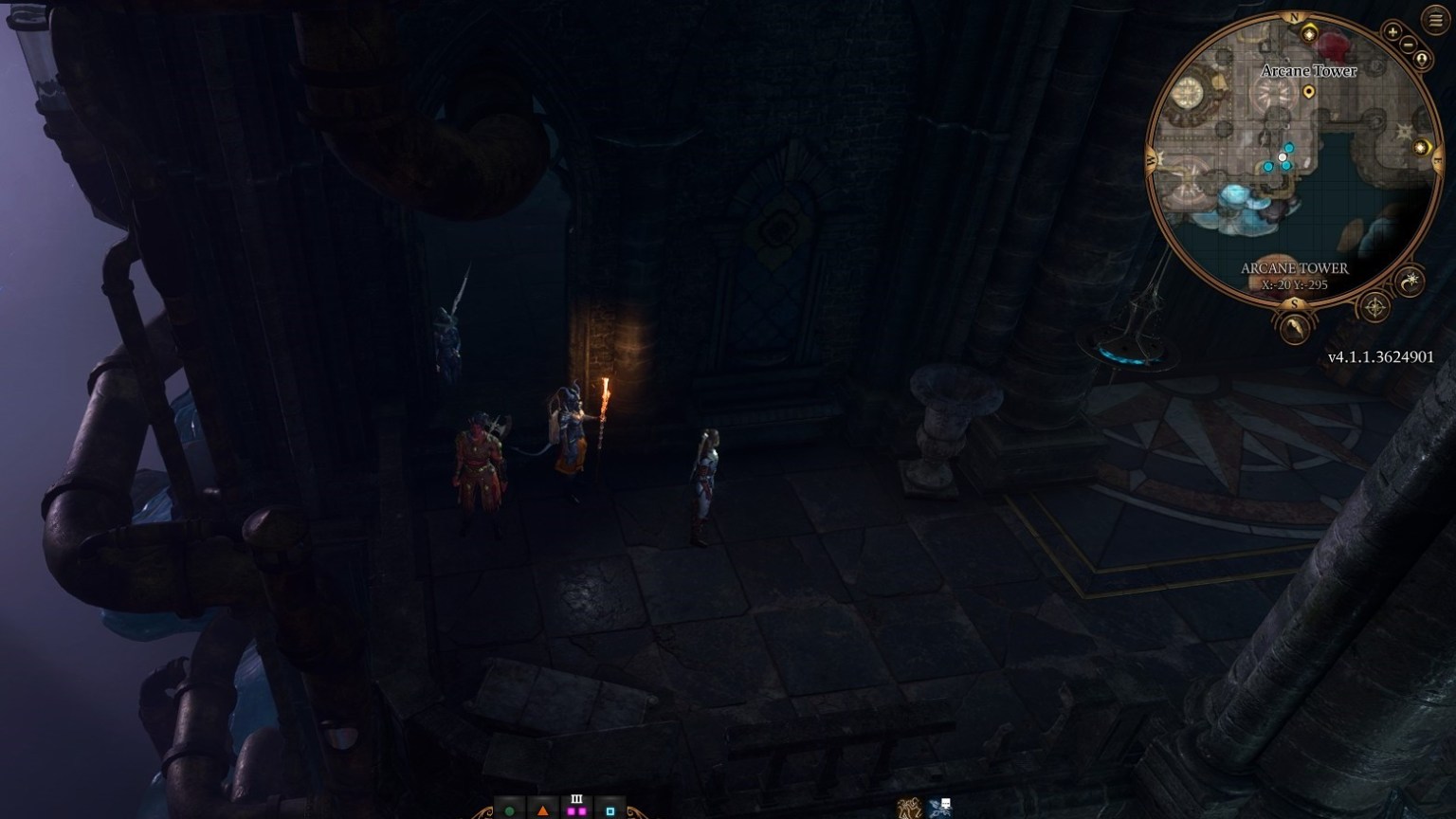Click the gold waypoint marker on the minimap

(1308, 90)
